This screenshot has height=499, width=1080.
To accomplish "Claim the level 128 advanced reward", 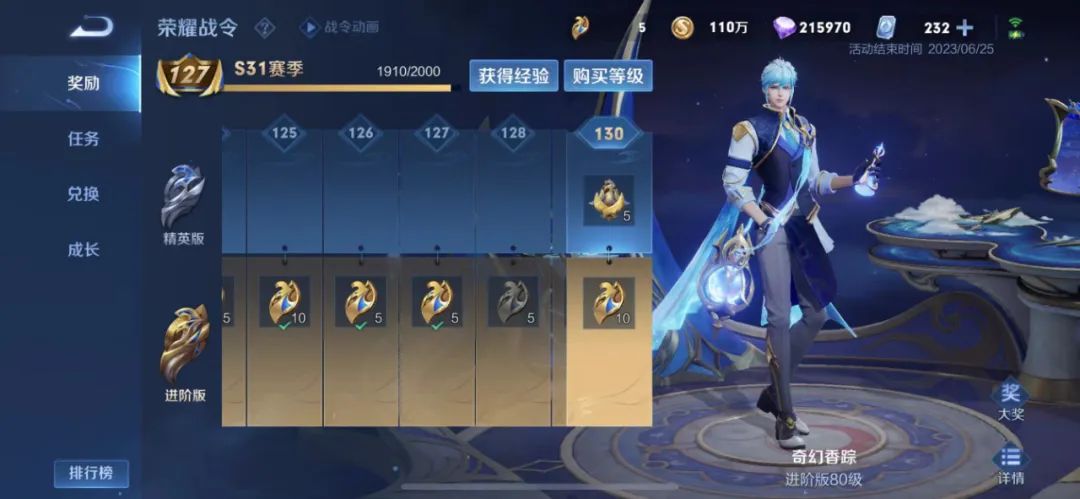I will [x=512, y=302].
